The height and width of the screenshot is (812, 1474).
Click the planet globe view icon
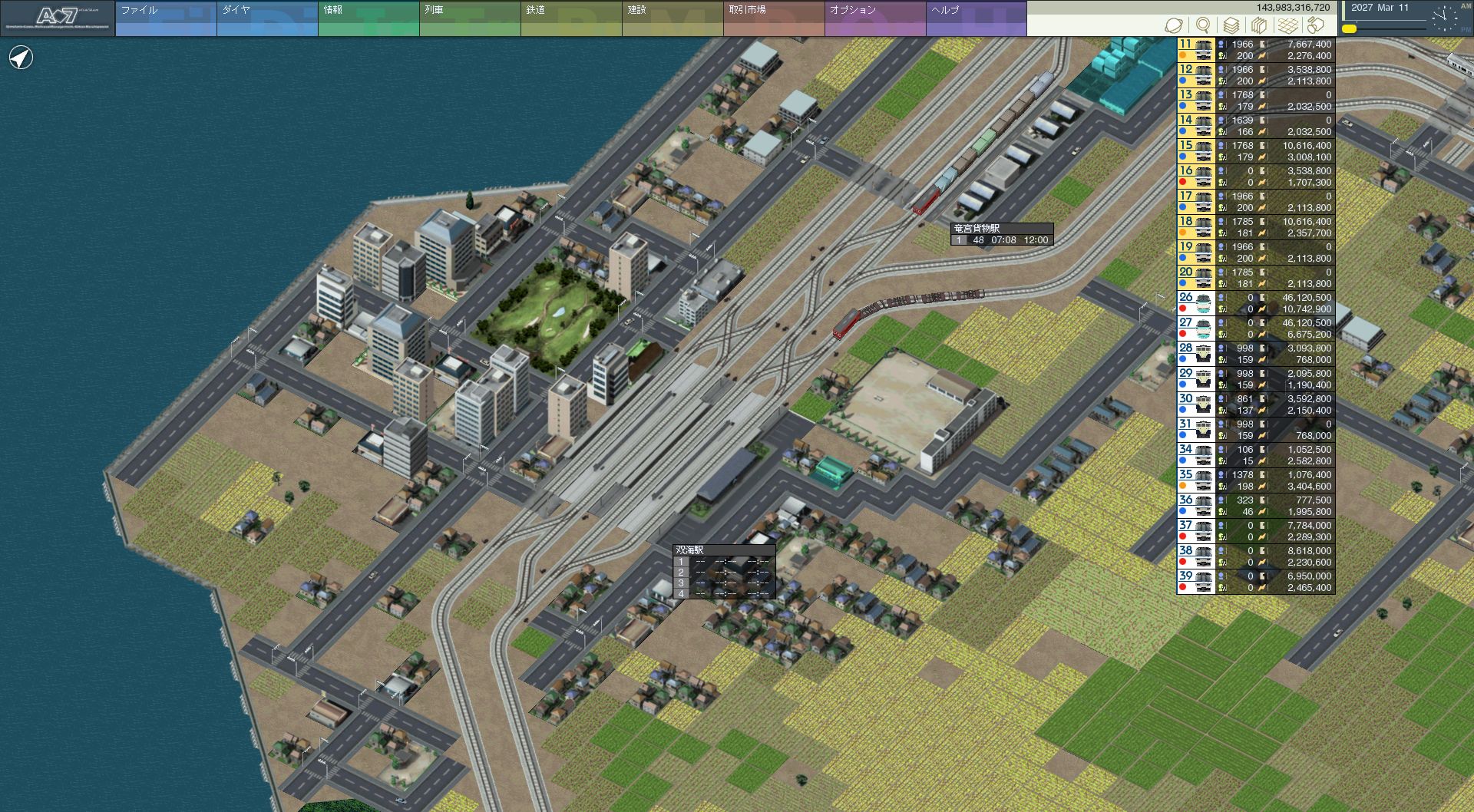1173,26
